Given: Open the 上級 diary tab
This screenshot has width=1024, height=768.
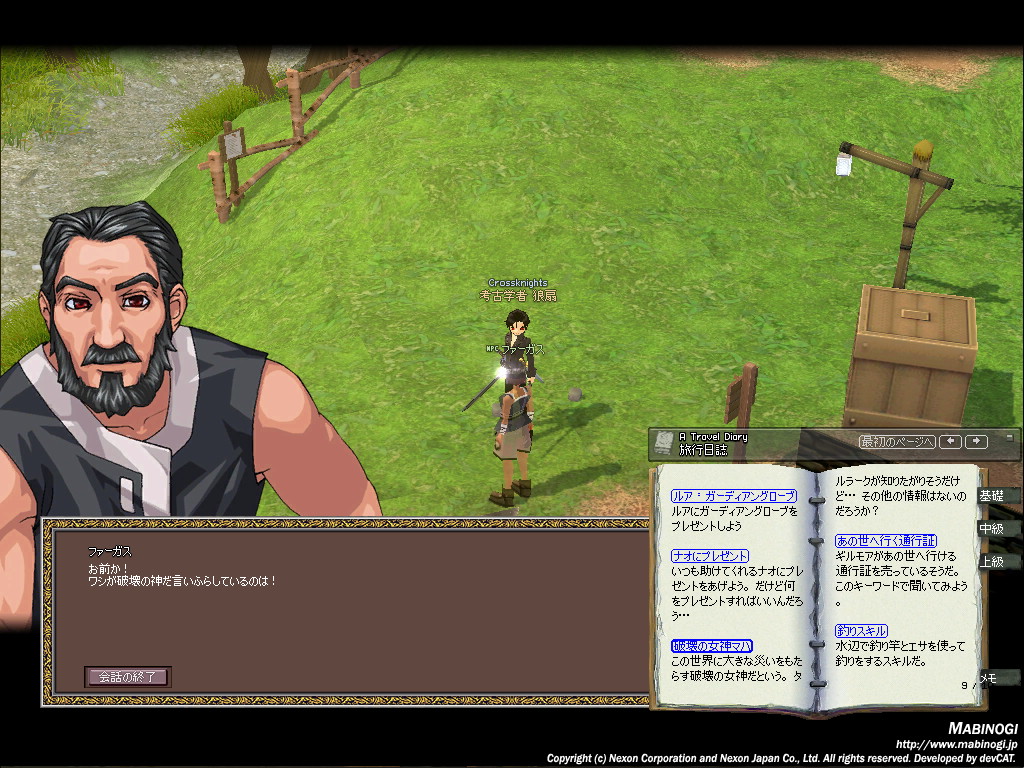Looking at the screenshot, I should 991,562.
